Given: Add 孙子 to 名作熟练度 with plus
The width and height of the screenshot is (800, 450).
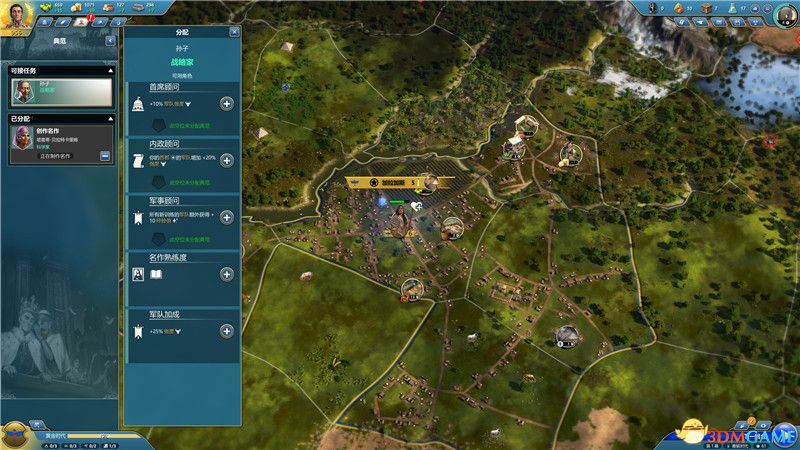Looking at the screenshot, I should tap(227, 274).
